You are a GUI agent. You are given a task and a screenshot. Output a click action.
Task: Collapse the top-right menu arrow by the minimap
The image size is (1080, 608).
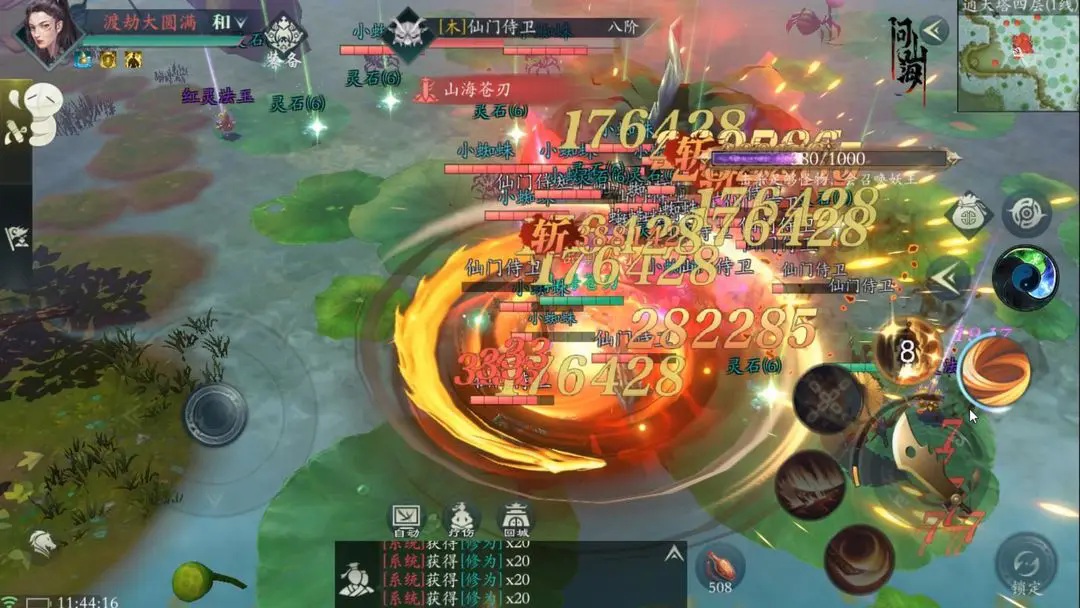934,30
